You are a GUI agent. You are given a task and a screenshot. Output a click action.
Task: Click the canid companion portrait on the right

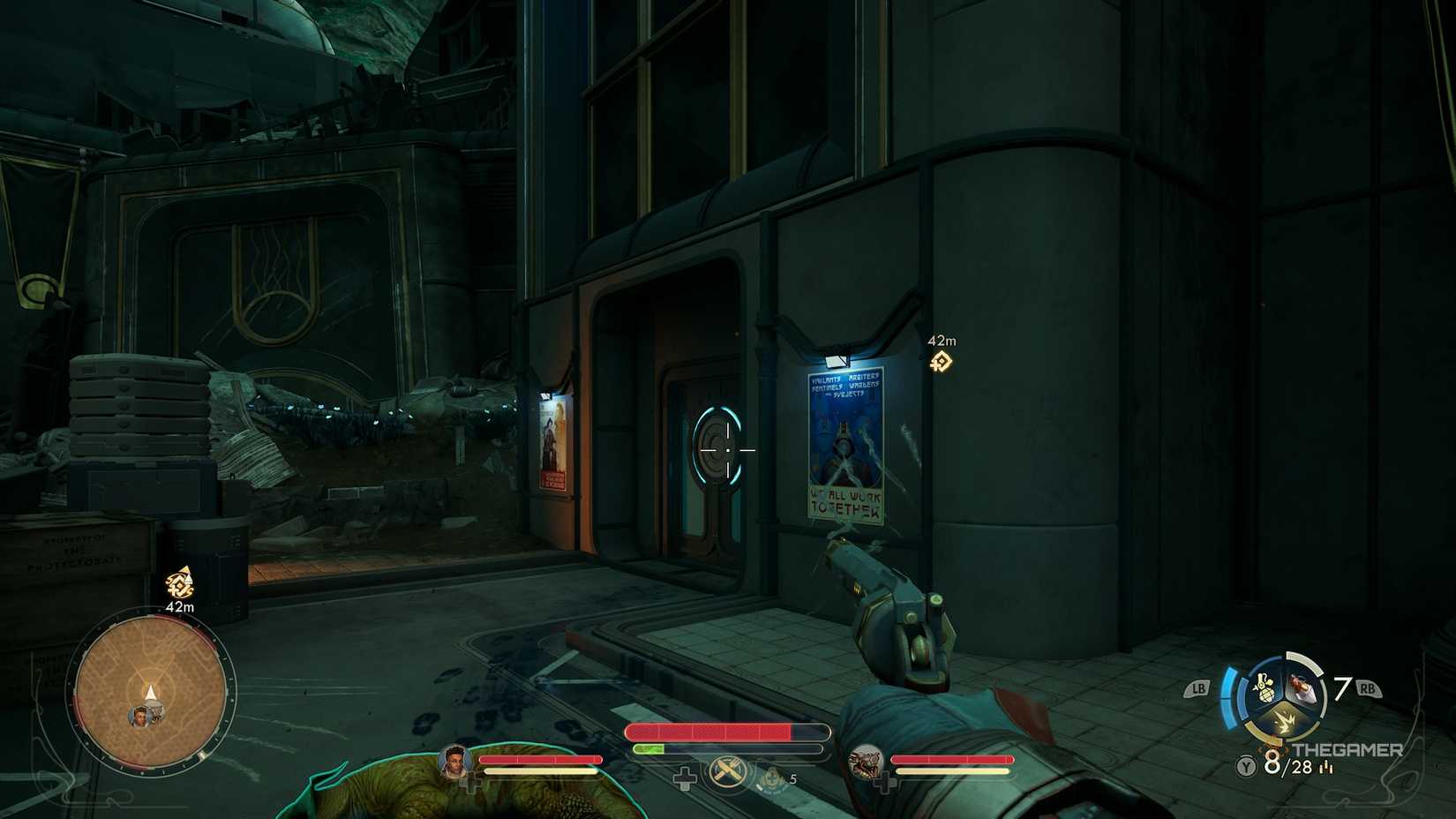(x=864, y=764)
